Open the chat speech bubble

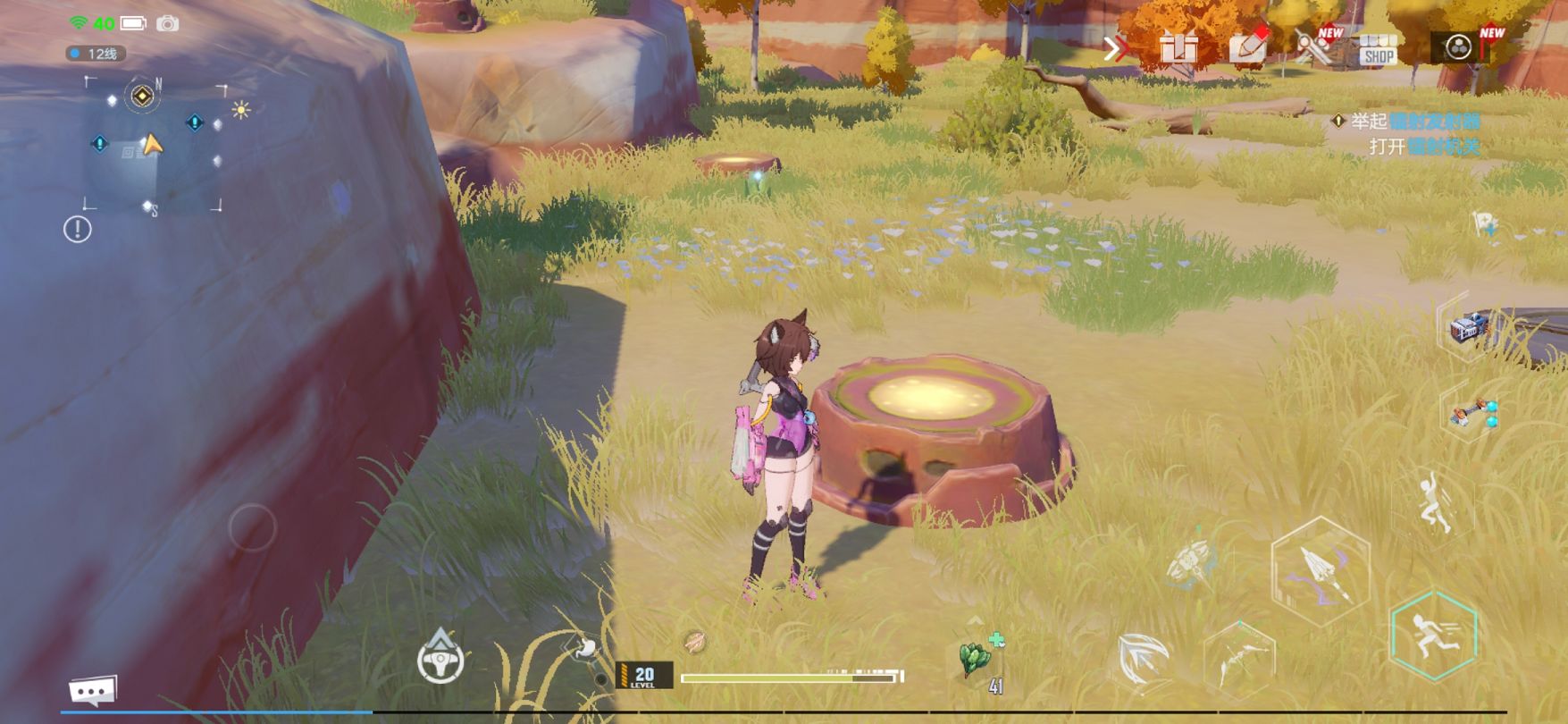93,690
